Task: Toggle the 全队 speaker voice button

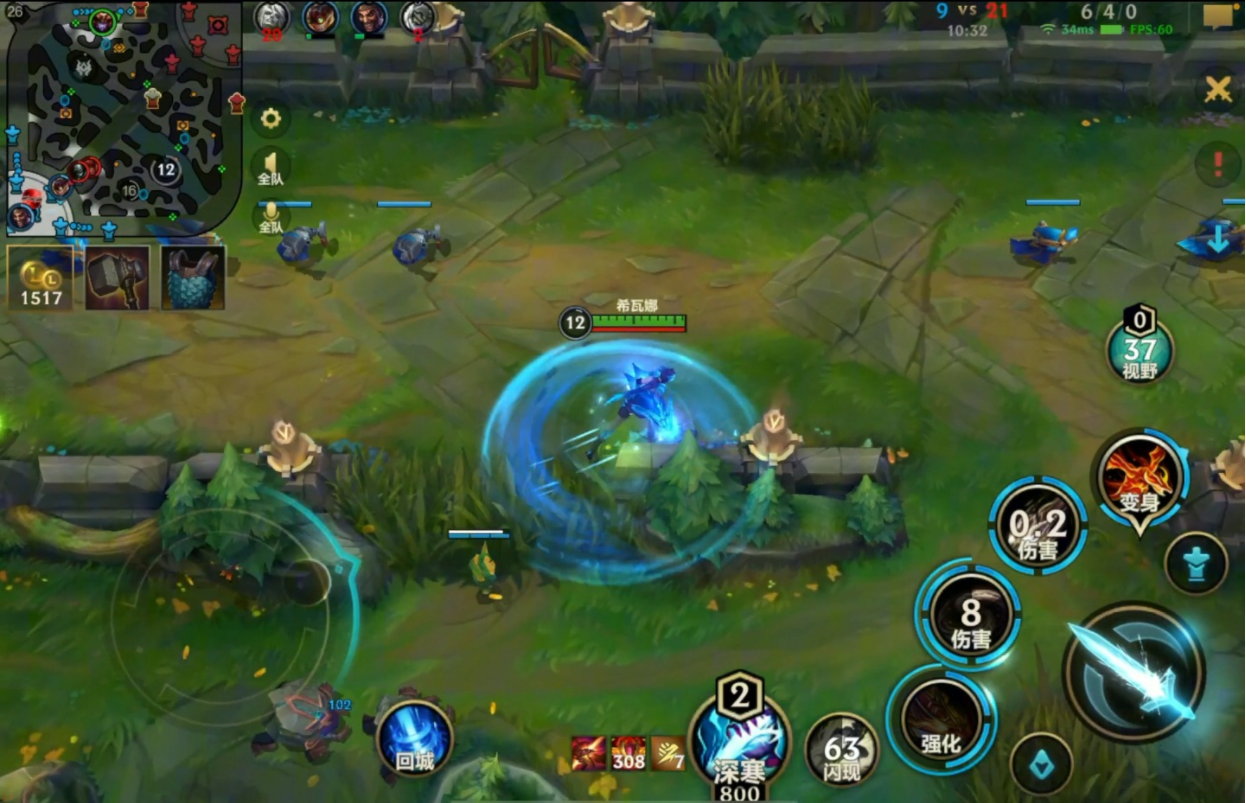Action: pos(270,167)
